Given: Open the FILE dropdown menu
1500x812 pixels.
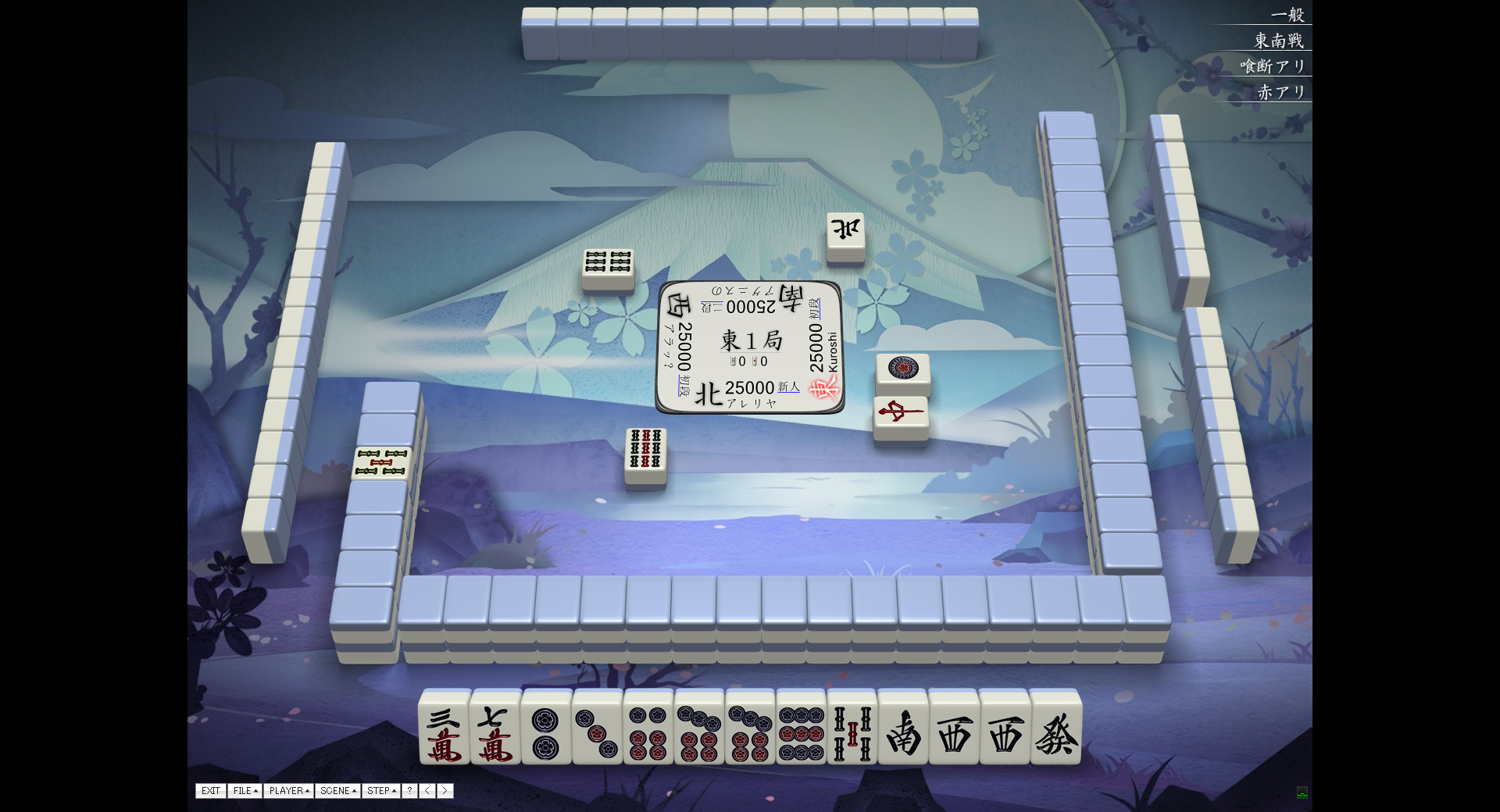Looking at the screenshot, I should [x=245, y=791].
